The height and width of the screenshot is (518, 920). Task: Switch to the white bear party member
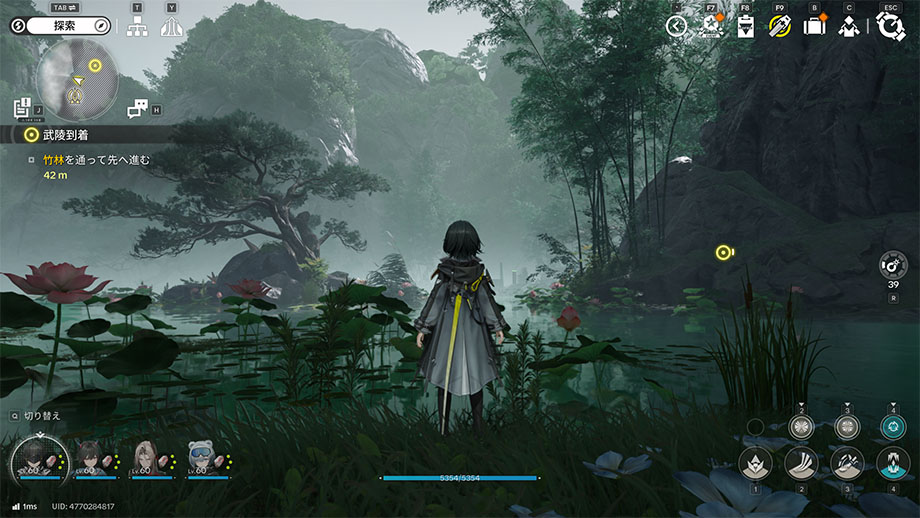tap(200, 459)
